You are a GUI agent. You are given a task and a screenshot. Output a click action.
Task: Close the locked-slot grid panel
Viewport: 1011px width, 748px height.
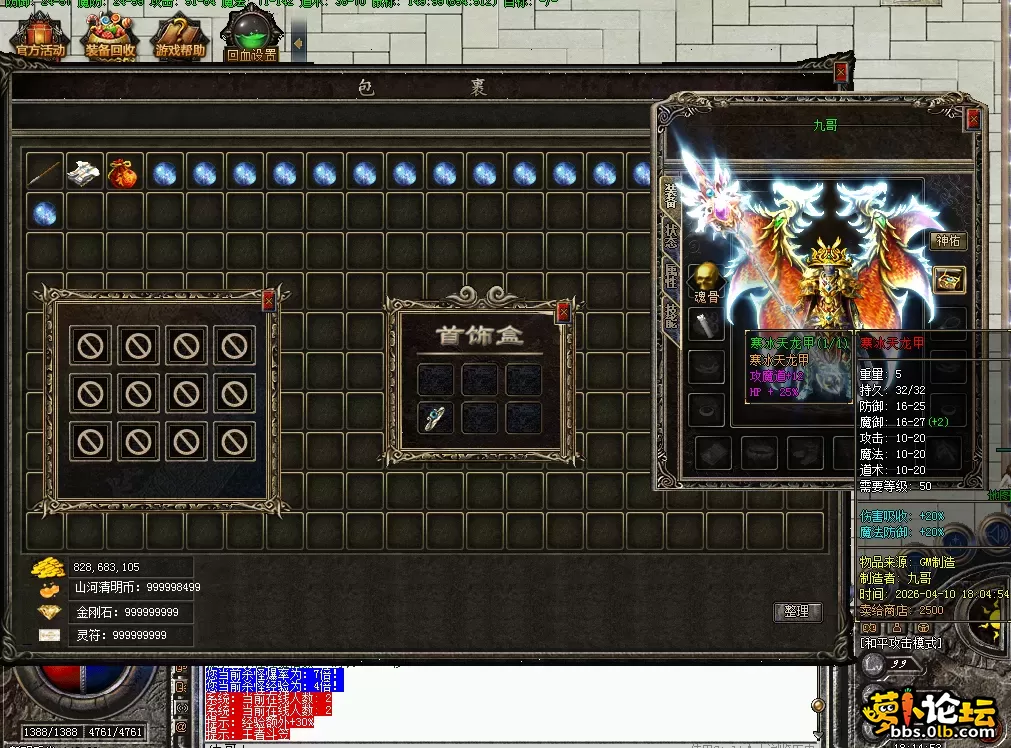(x=268, y=299)
